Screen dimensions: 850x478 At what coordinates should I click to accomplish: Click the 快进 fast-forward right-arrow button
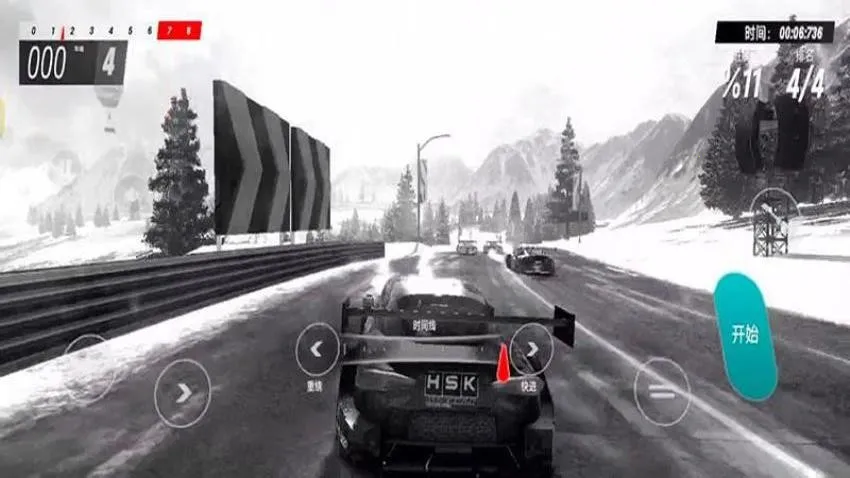click(531, 349)
